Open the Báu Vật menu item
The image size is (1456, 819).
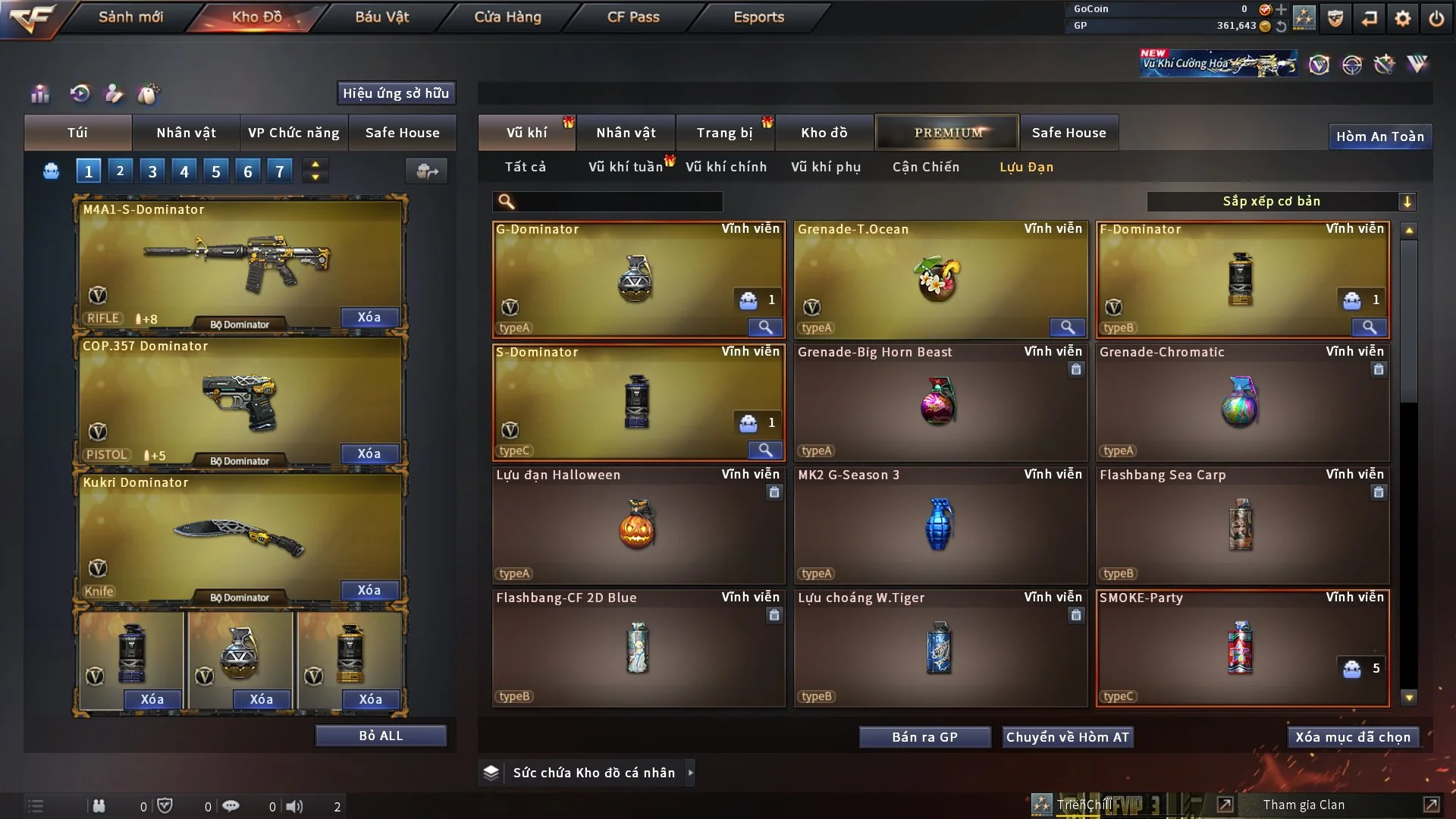coord(381,16)
